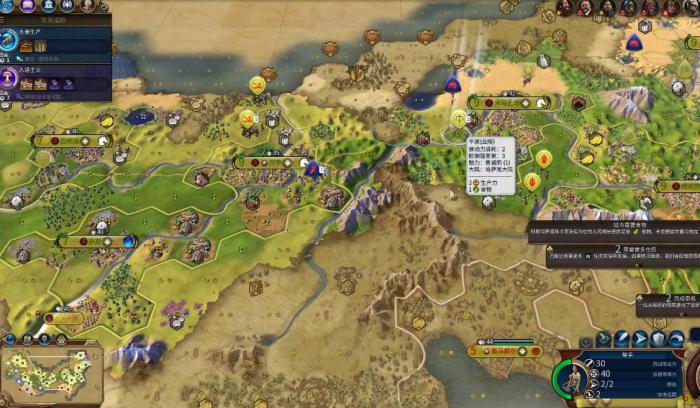Open the technology tree round button
Viewport: 700px width, 408px height.
pos(8,5)
